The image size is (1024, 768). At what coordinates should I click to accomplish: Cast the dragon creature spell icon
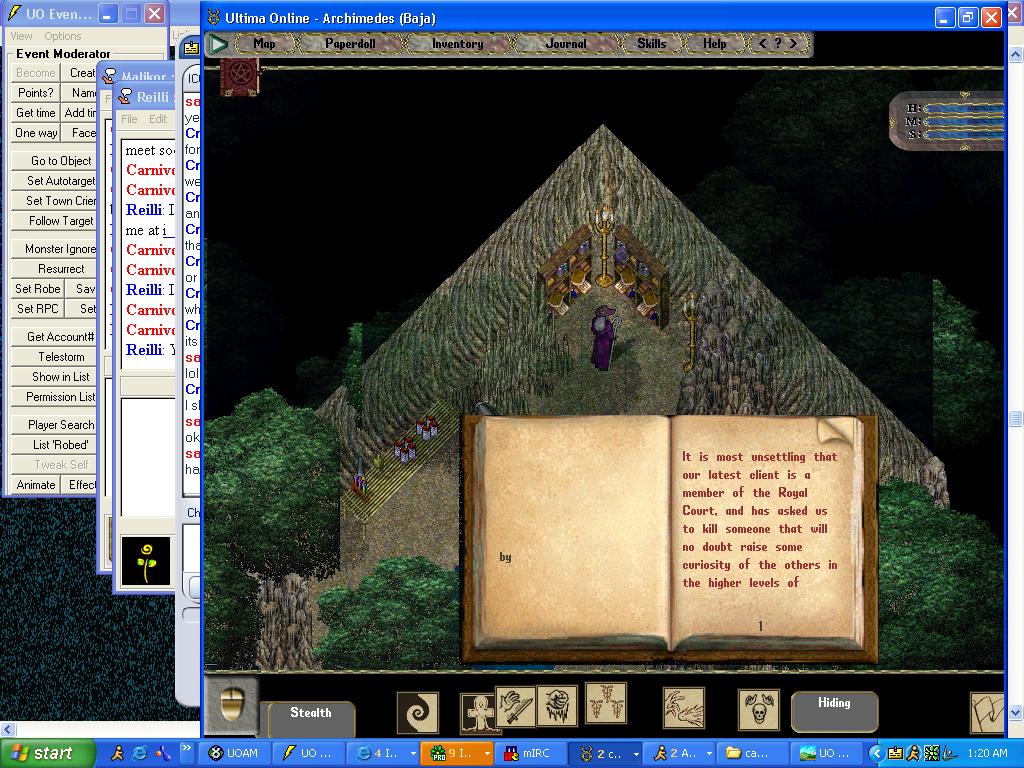coord(683,708)
